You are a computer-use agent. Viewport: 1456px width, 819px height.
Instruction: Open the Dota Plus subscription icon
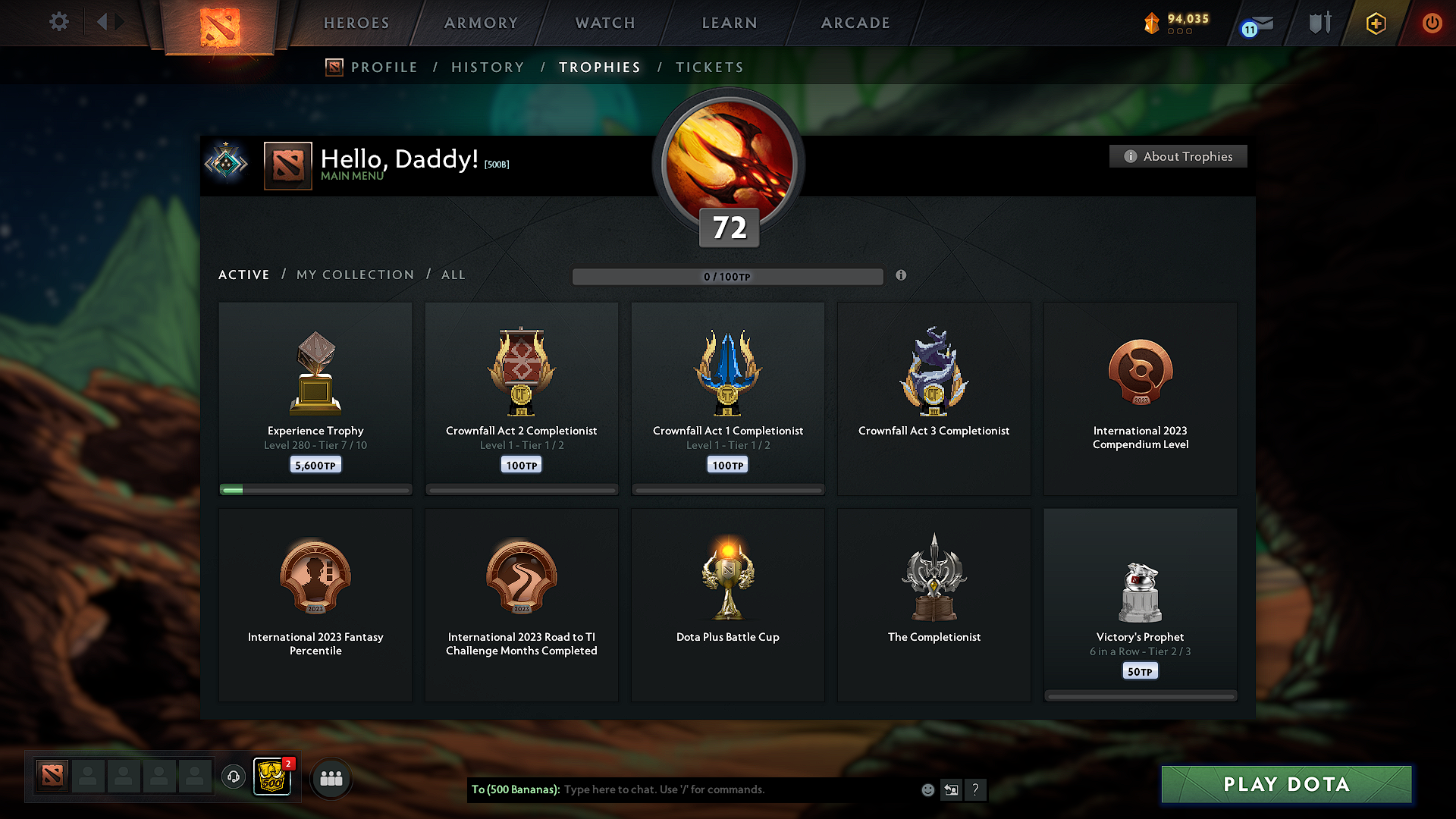[x=1375, y=23]
